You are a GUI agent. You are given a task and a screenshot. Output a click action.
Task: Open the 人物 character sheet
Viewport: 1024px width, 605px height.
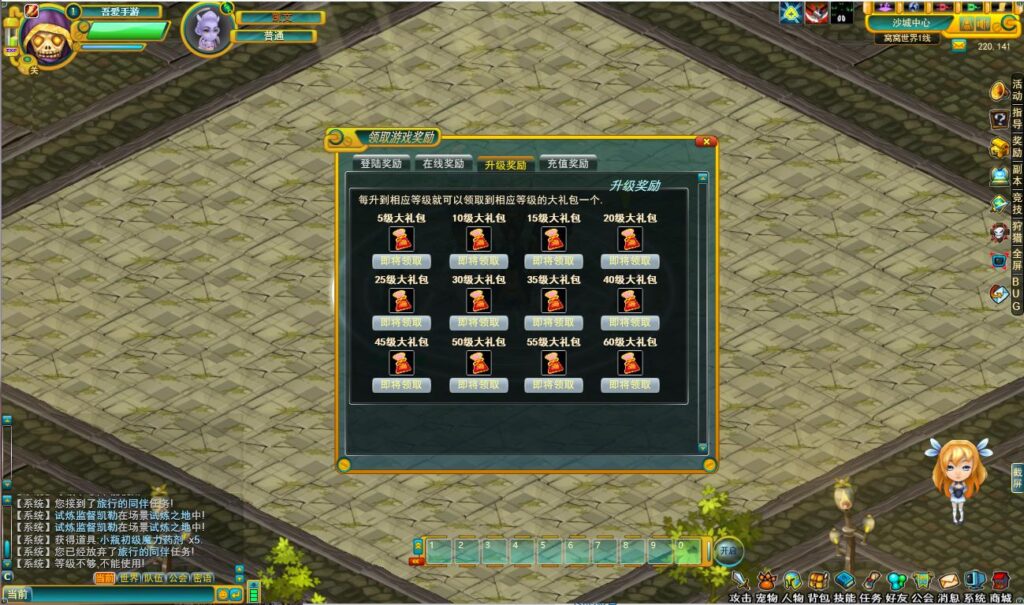[792, 582]
